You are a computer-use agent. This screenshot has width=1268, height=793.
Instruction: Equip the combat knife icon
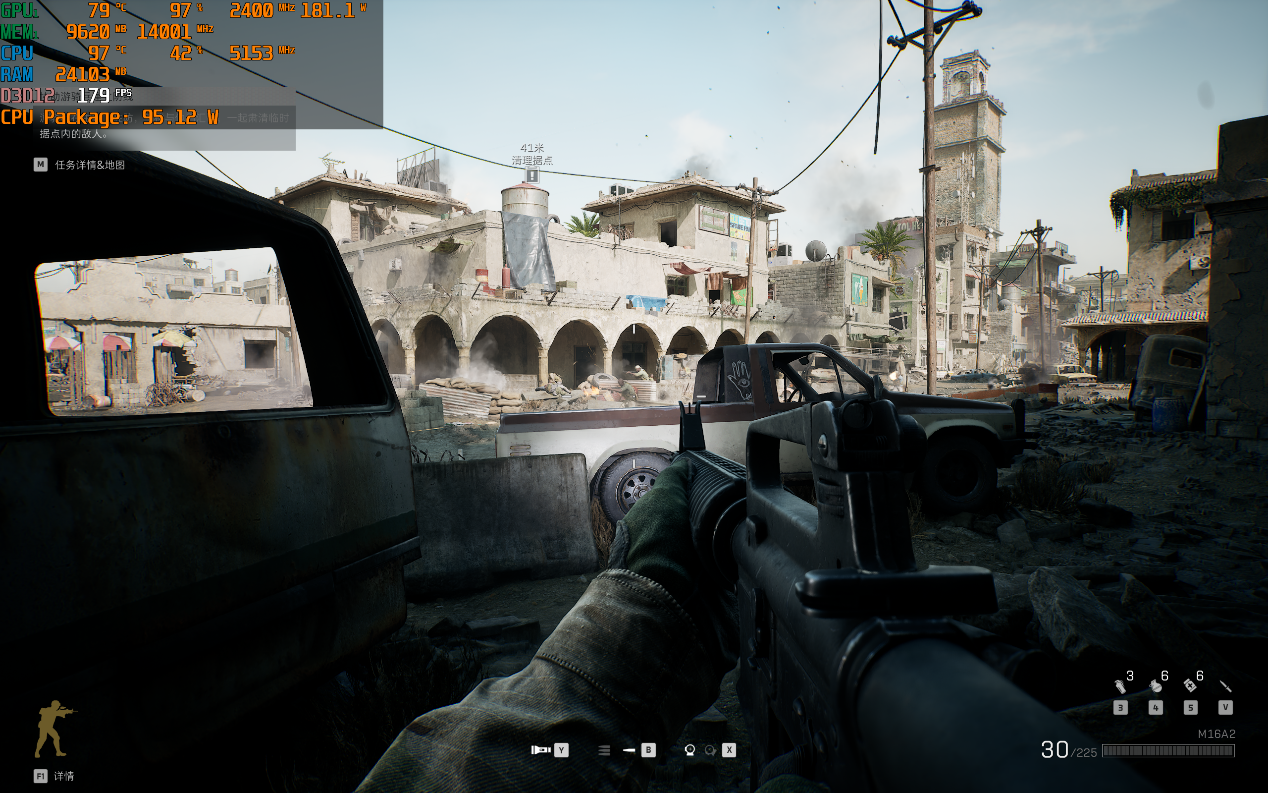[1225, 686]
